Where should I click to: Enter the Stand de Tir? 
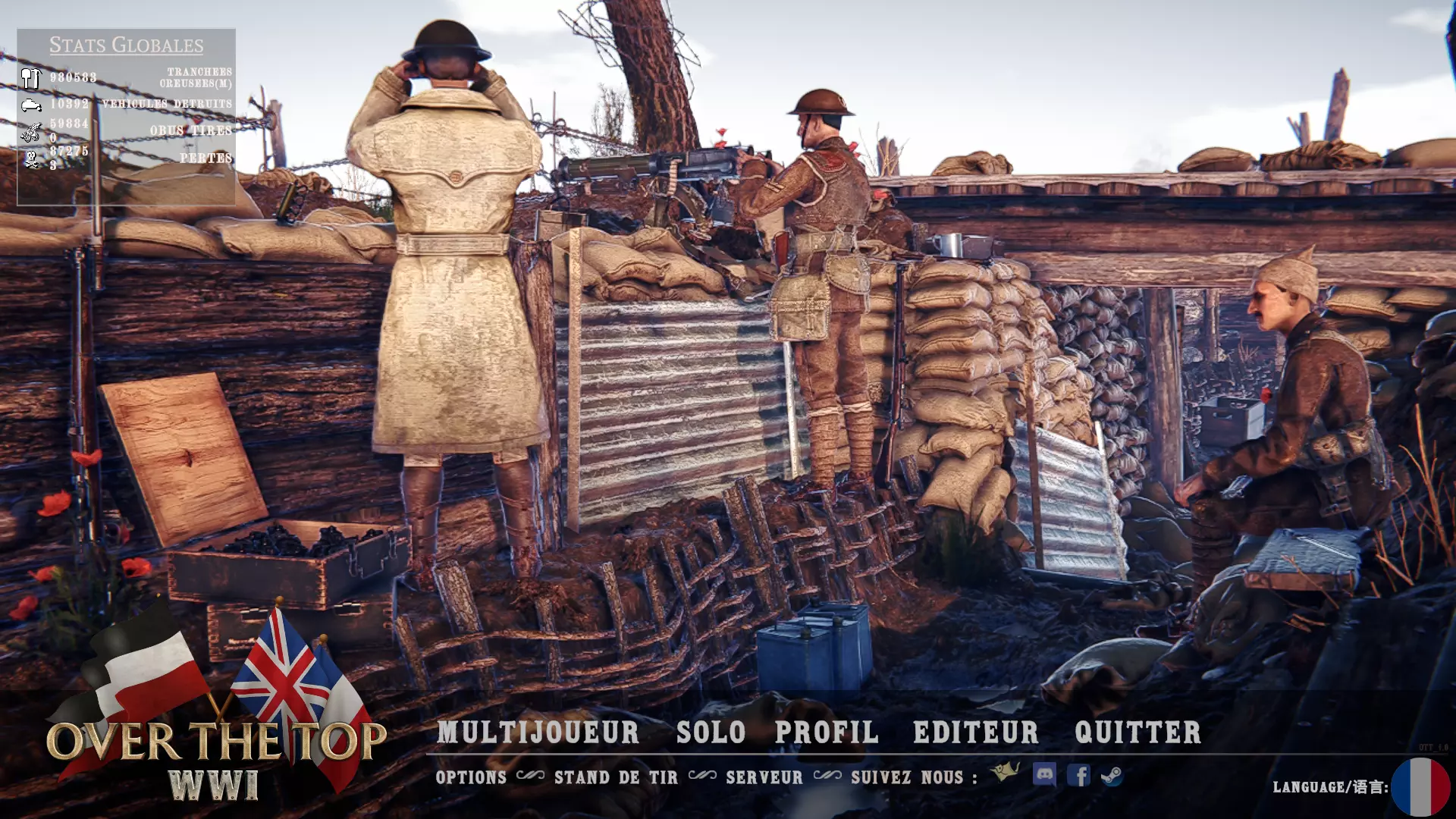pyautogui.click(x=616, y=777)
